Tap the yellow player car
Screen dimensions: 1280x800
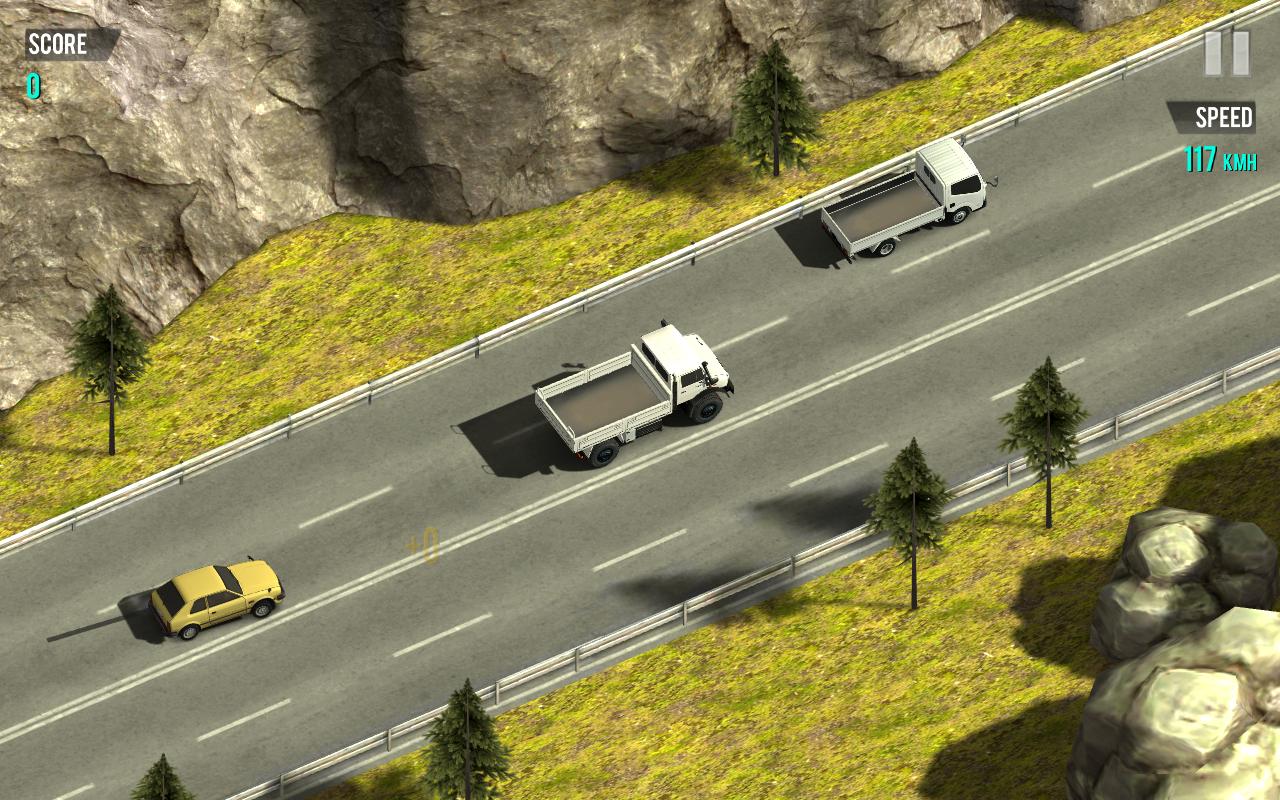tap(212, 597)
